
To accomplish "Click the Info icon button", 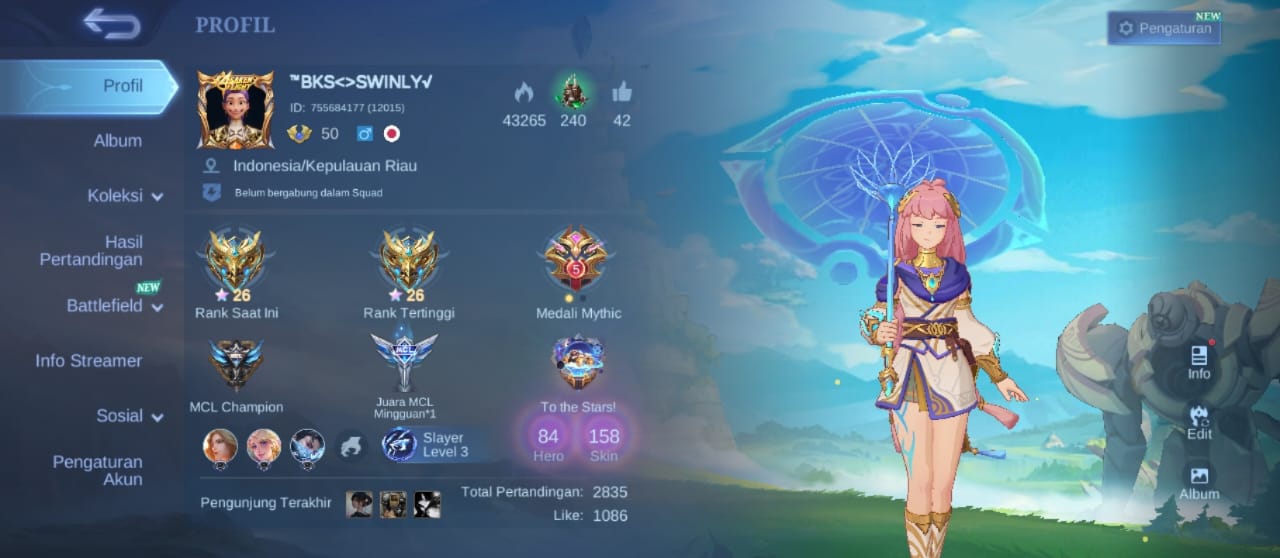I will pos(1199,362).
